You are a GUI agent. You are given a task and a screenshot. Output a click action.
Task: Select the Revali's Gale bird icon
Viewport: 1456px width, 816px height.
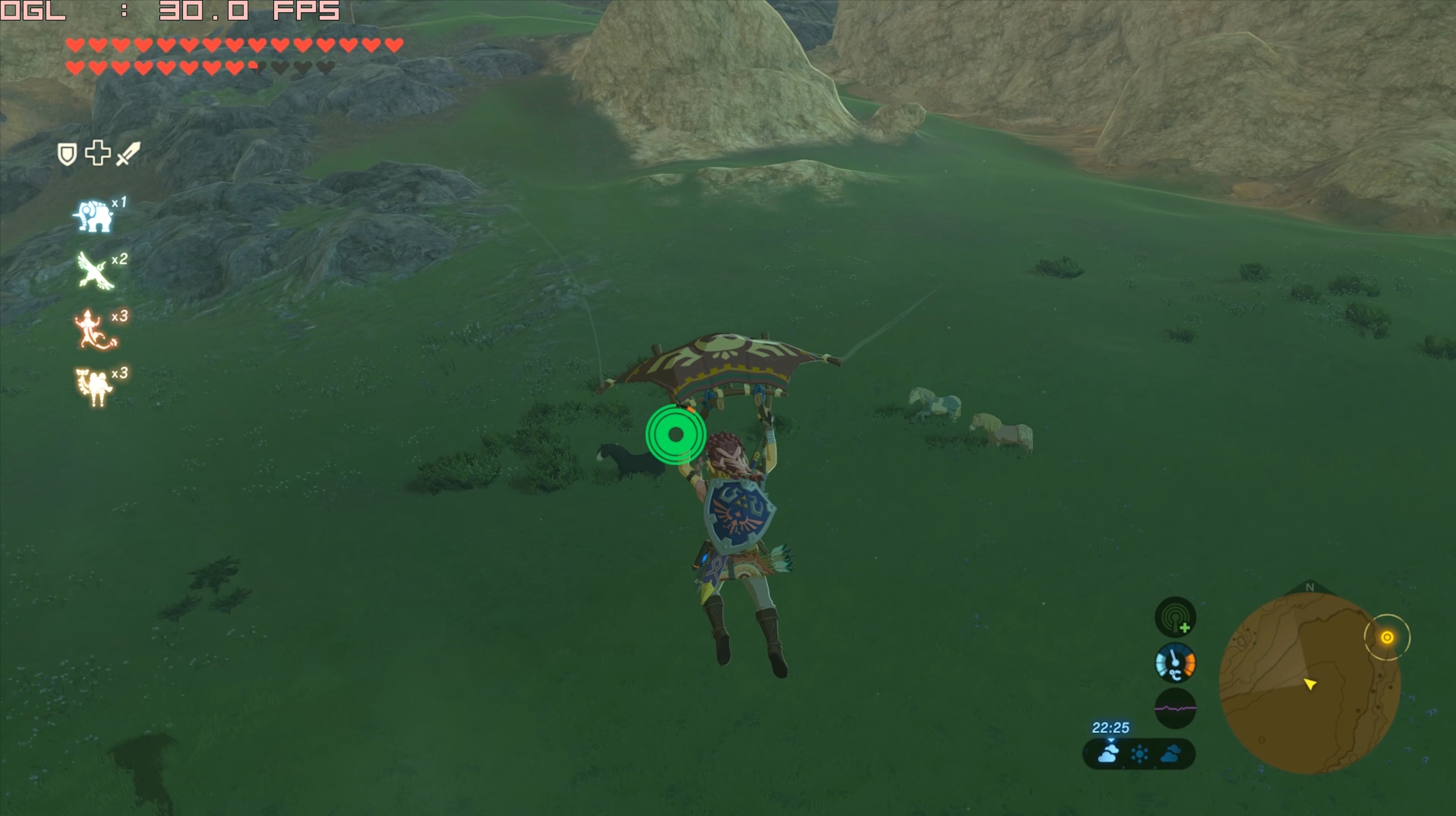pyautogui.click(x=96, y=271)
